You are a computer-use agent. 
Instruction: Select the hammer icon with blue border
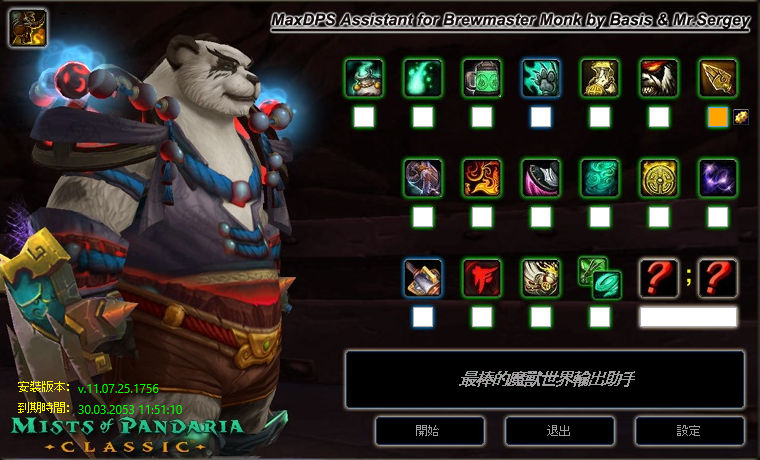[422, 277]
